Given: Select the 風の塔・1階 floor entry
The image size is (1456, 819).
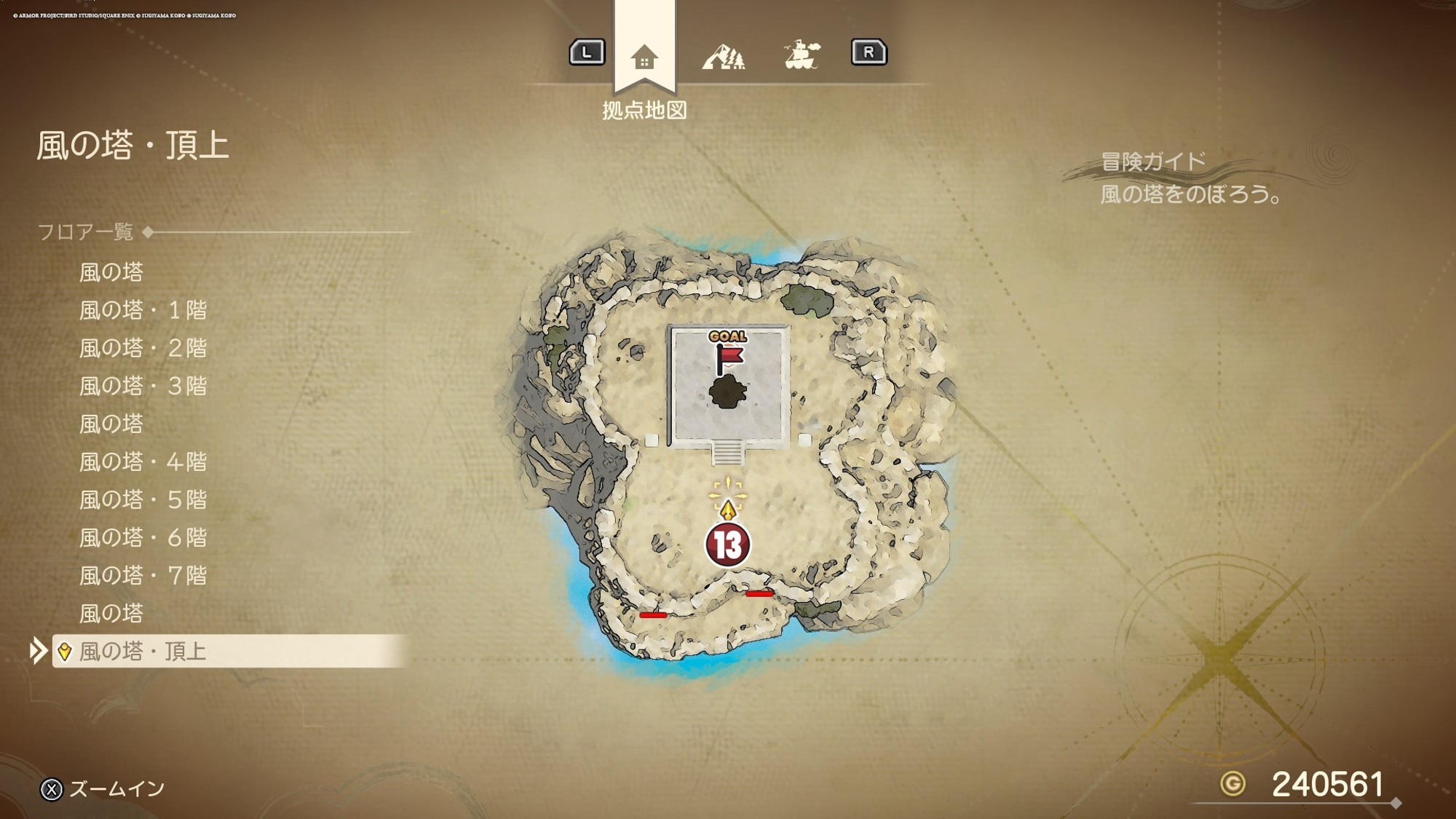Looking at the screenshot, I should pyautogui.click(x=143, y=311).
